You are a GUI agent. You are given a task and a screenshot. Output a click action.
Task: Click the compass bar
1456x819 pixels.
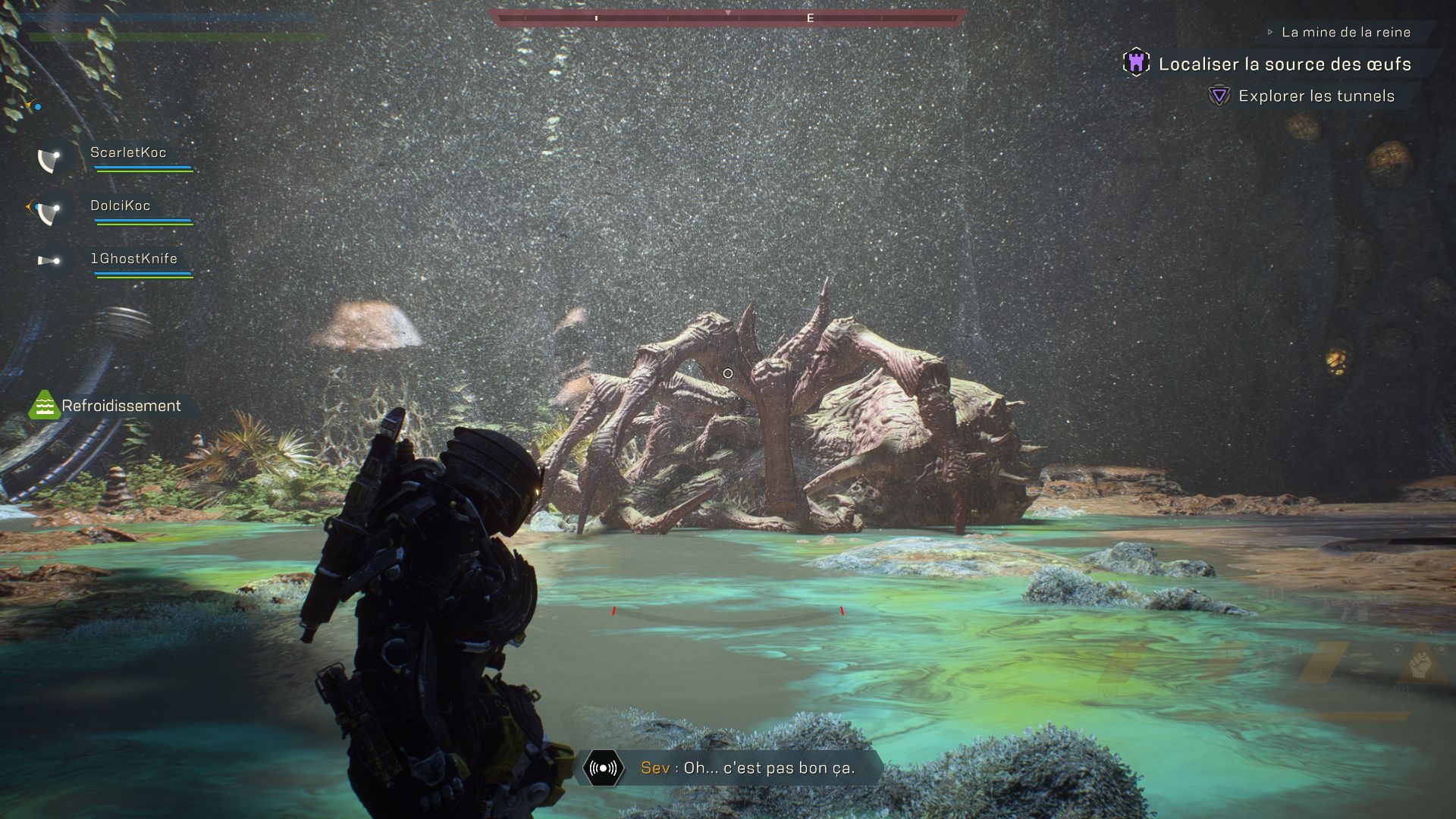pos(728,17)
